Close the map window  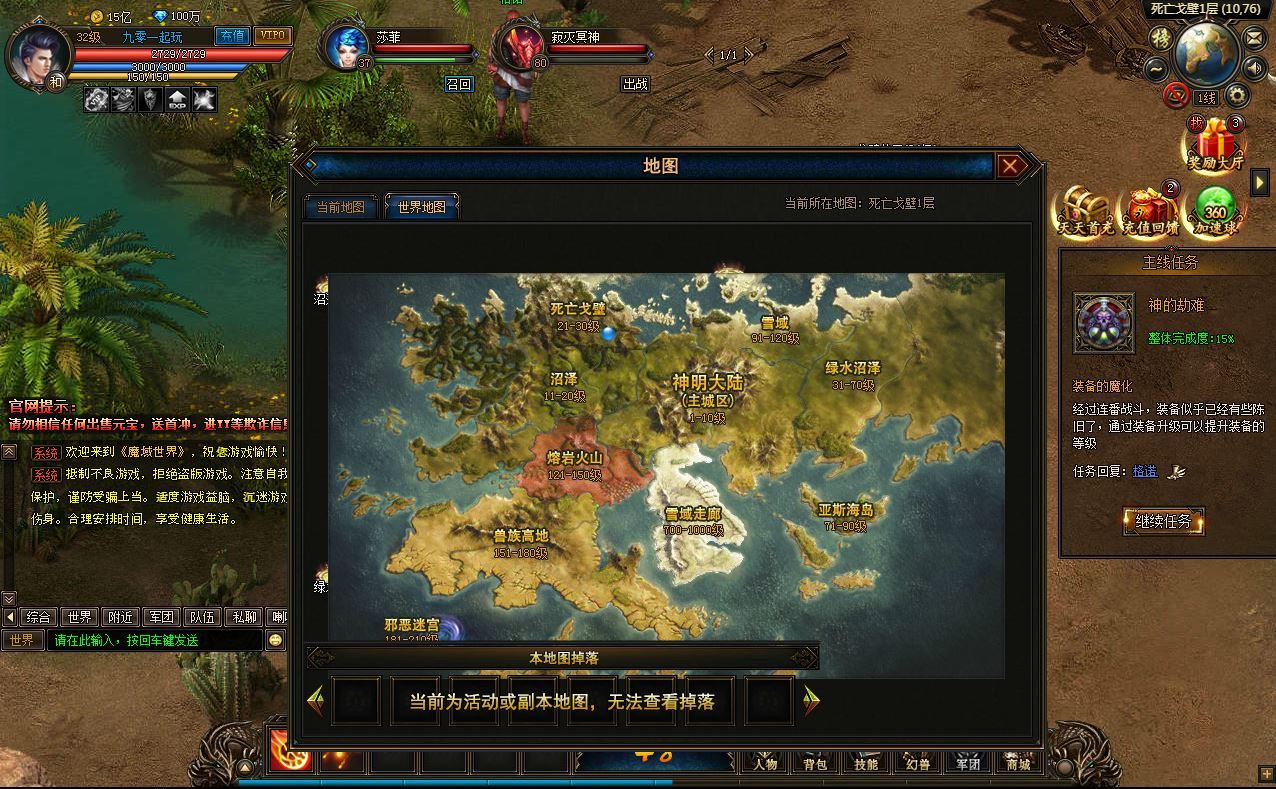[1010, 166]
